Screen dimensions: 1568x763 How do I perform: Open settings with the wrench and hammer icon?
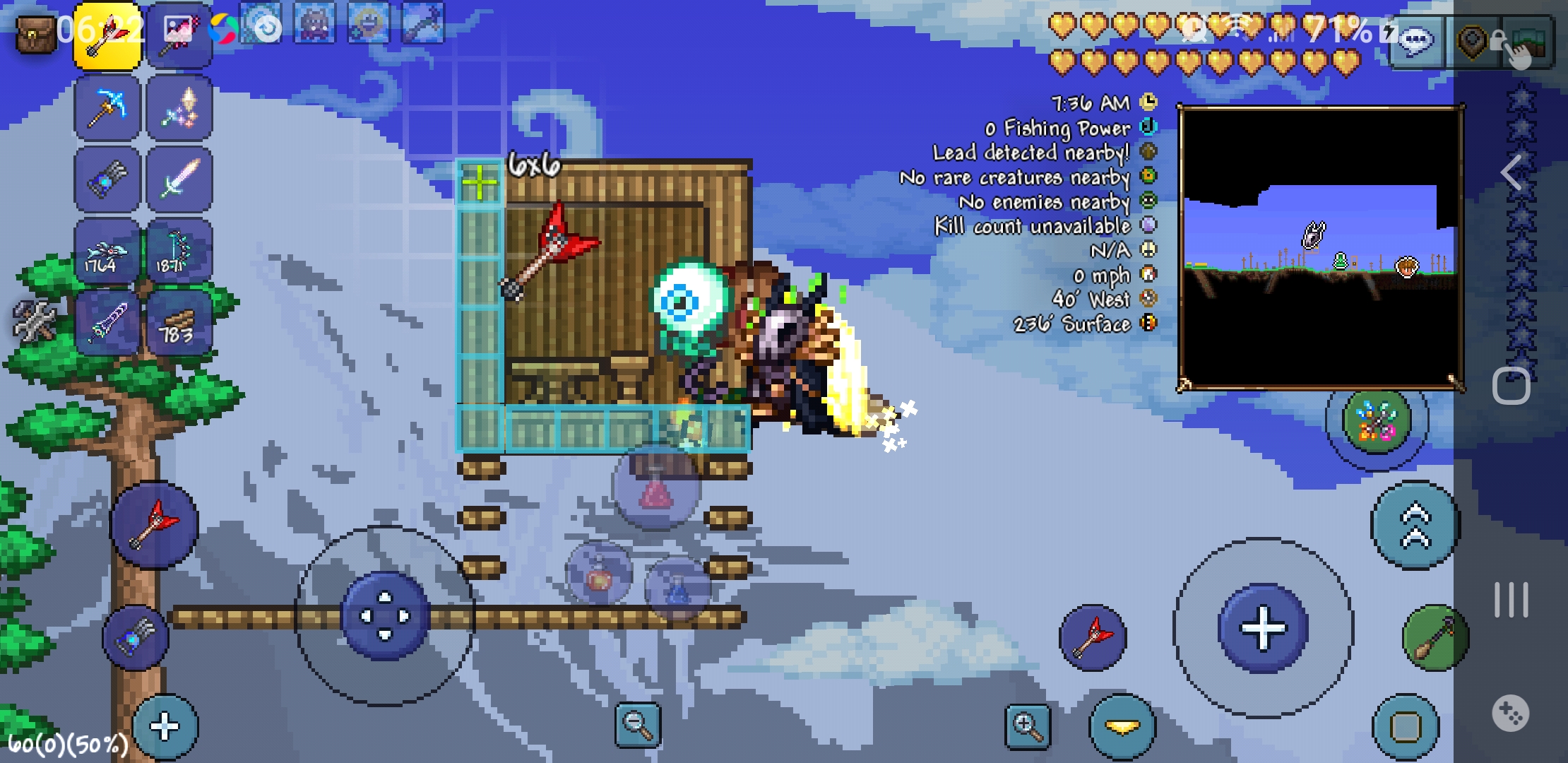click(x=34, y=321)
